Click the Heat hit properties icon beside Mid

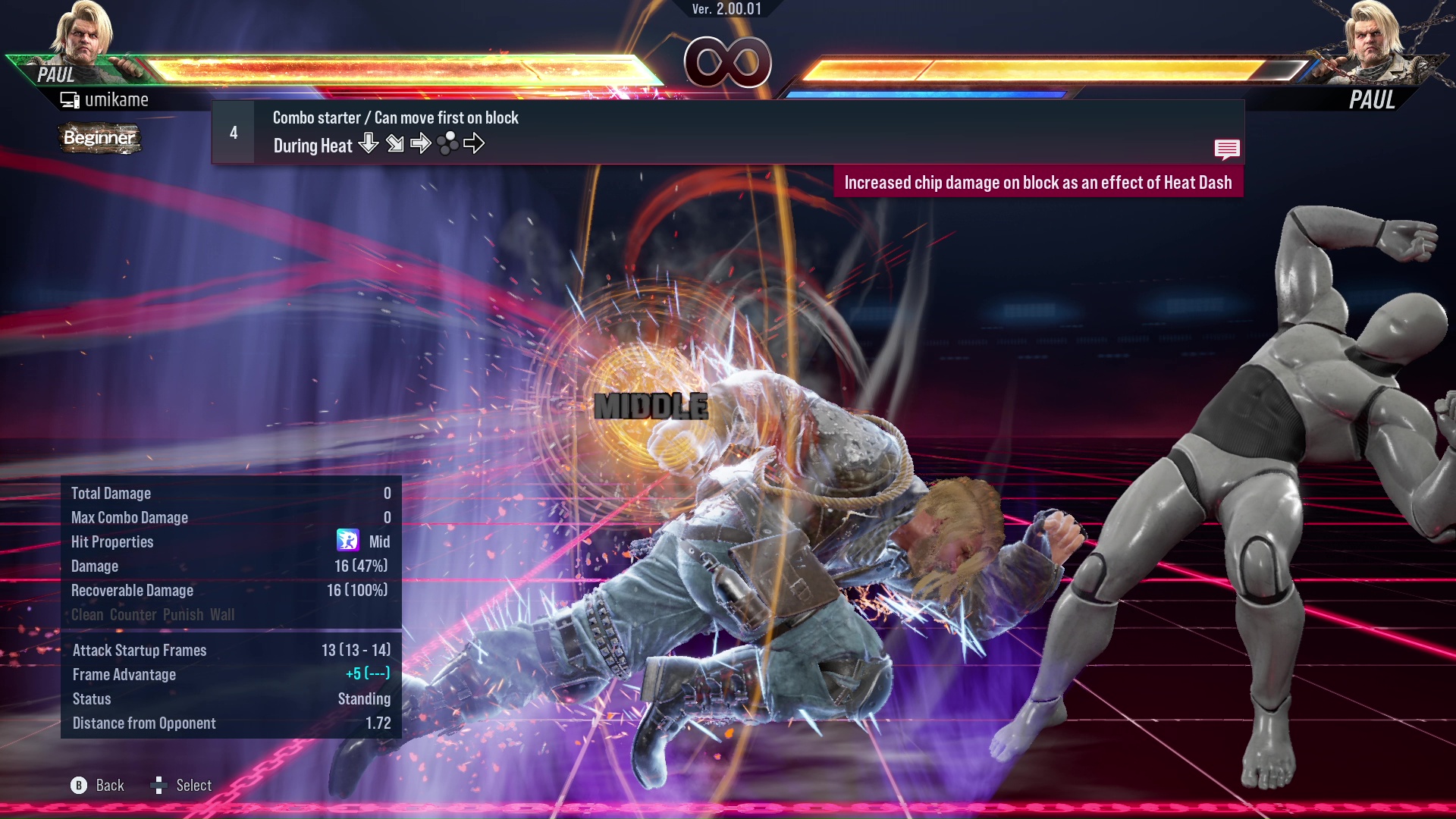[349, 541]
